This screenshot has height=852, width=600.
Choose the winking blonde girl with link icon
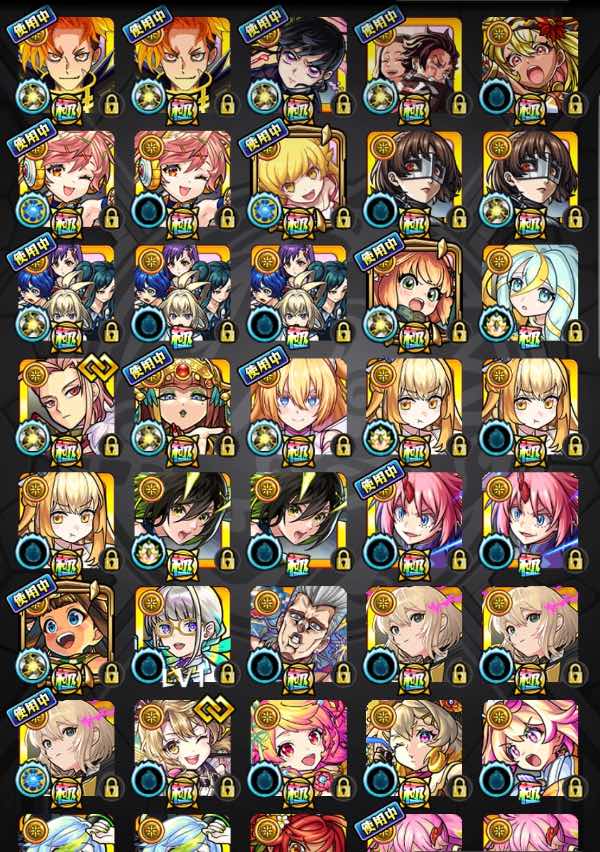click(x=182, y=748)
